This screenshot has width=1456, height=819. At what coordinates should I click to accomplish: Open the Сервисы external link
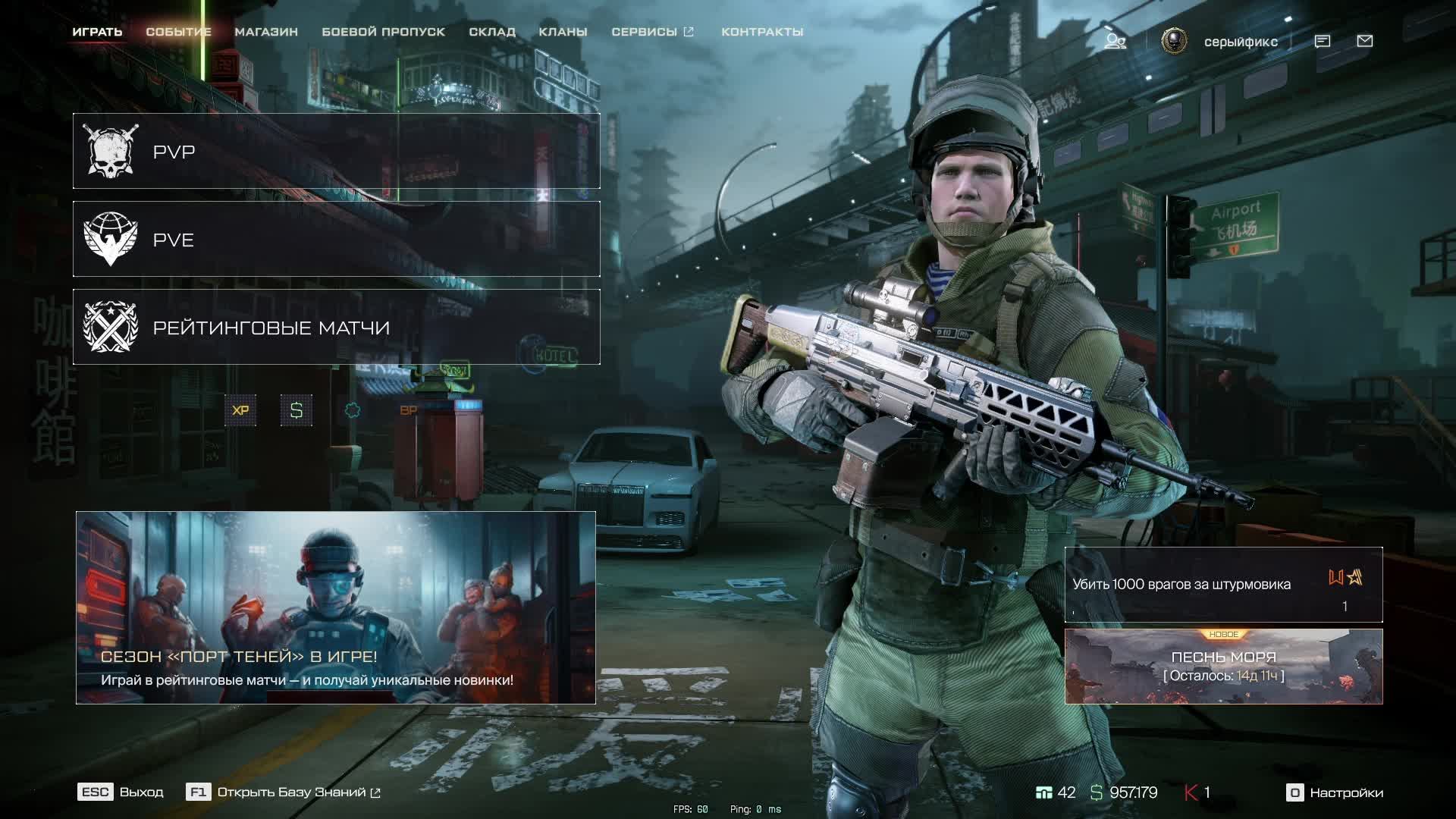tap(652, 32)
